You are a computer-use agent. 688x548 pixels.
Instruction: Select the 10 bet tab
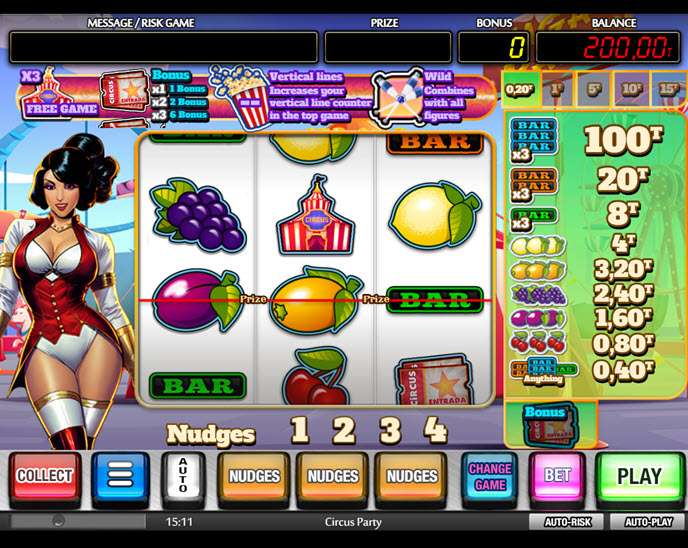(x=632, y=87)
